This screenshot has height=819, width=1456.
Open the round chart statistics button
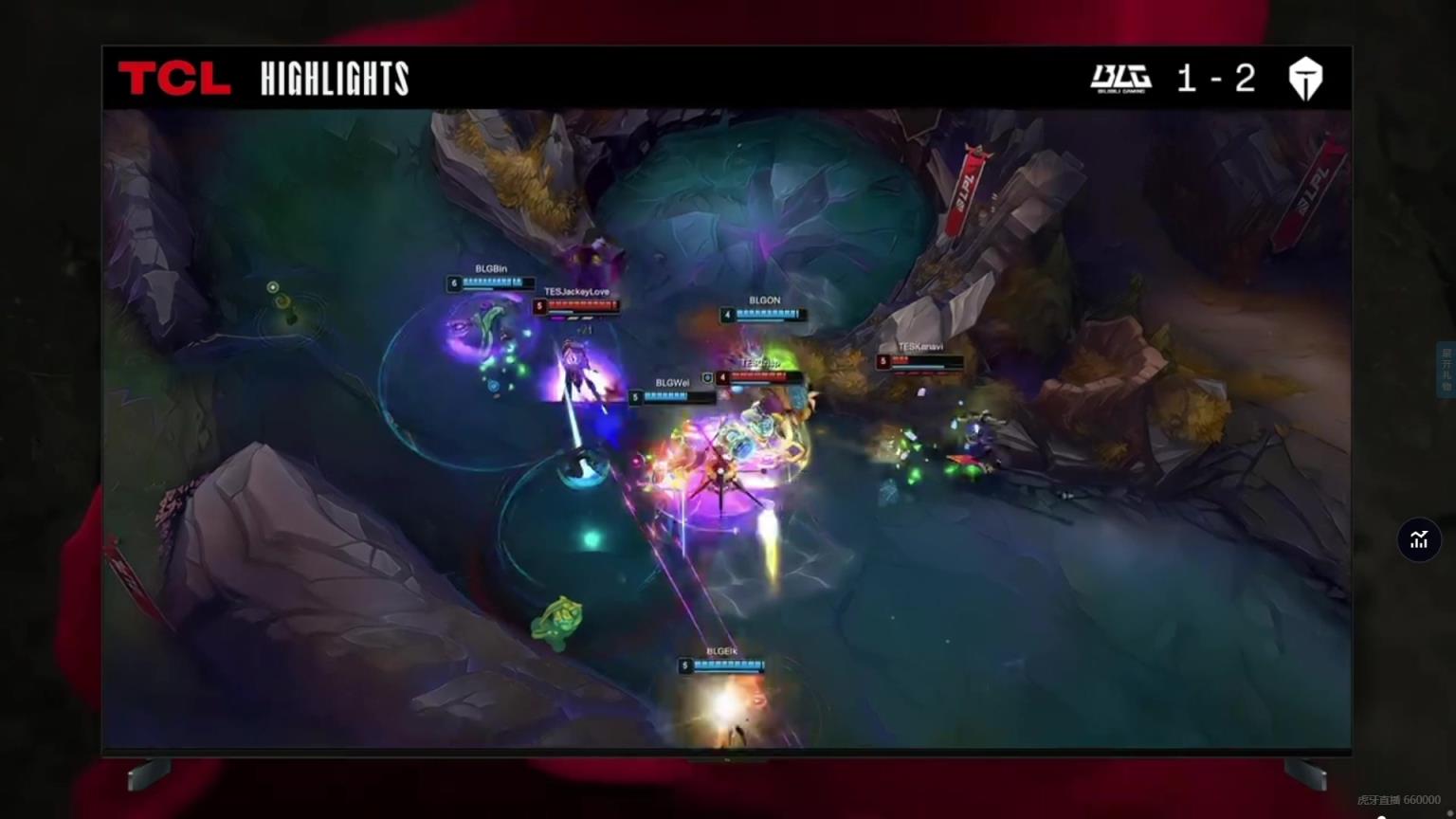(x=1418, y=539)
